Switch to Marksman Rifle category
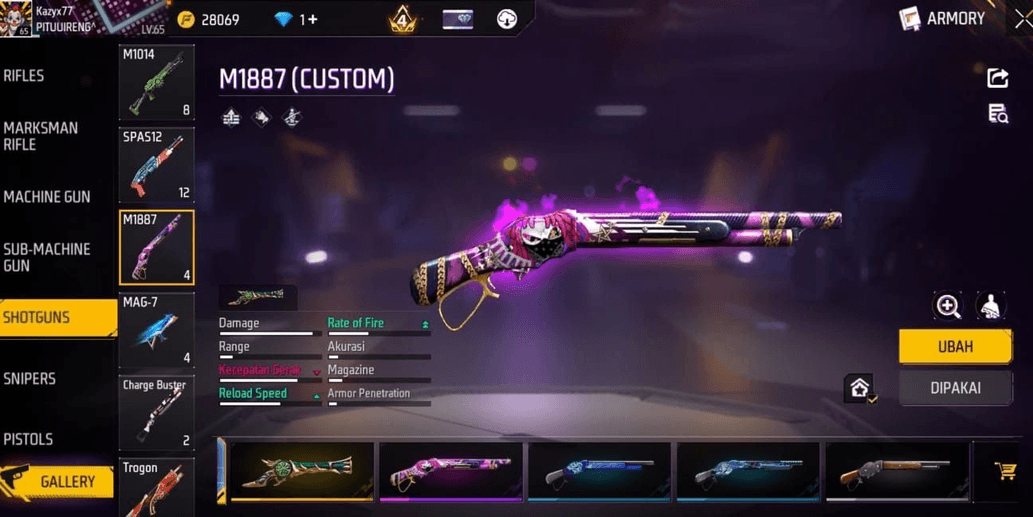This screenshot has width=1033, height=517. [41, 136]
